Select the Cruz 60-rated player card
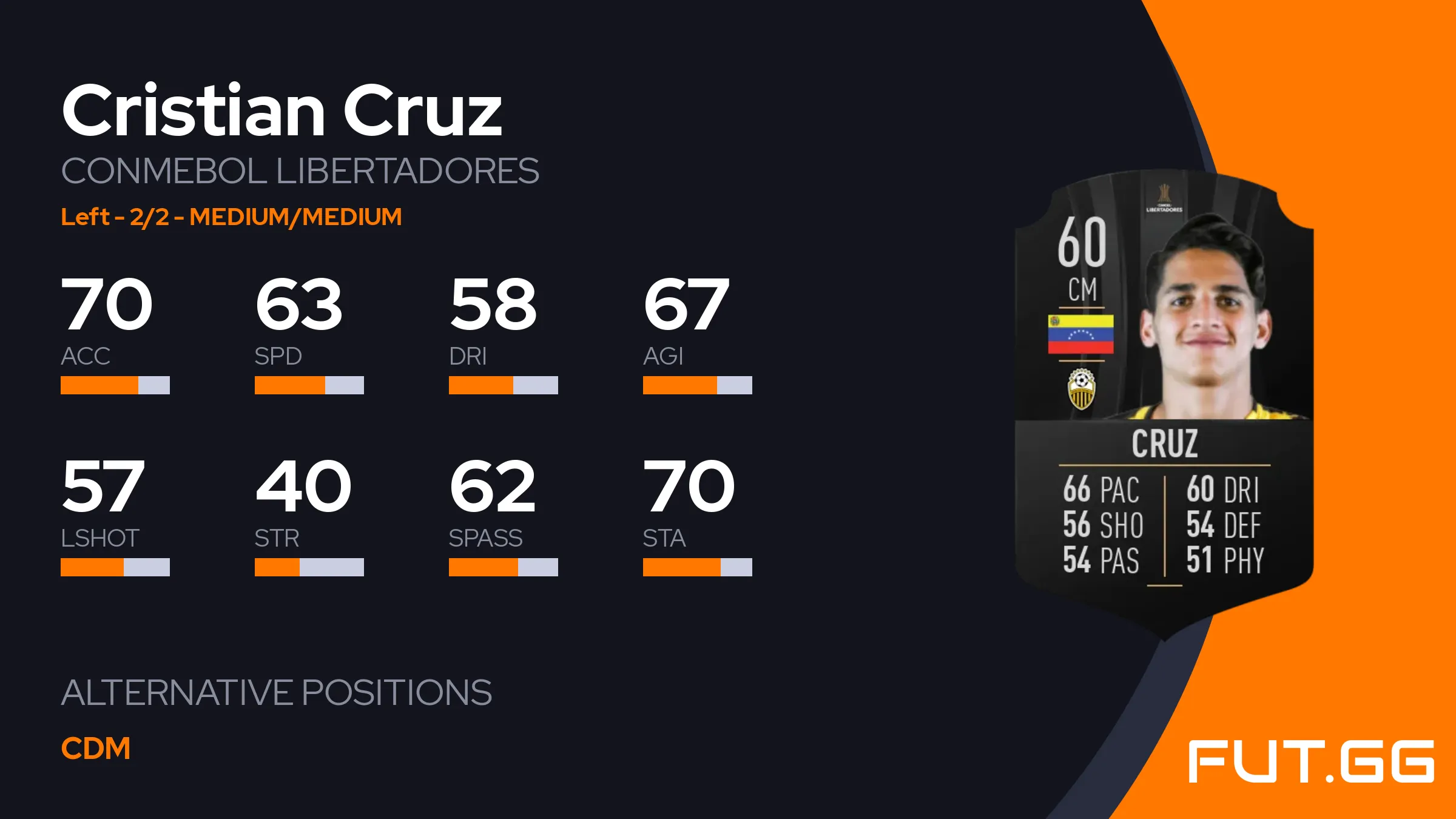 (1164, 400)
